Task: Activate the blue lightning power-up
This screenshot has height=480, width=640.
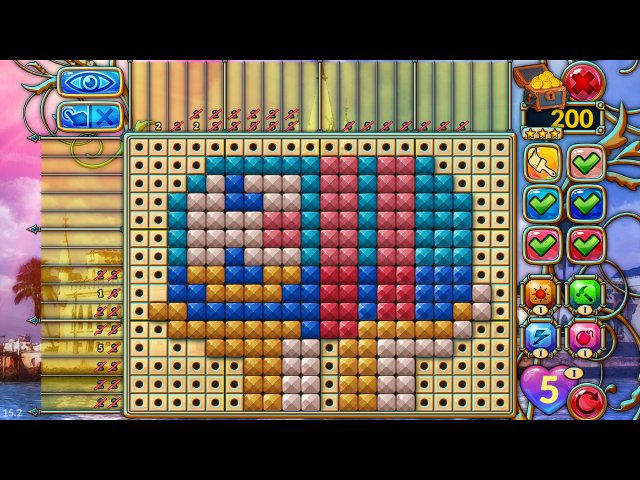Action: pos(541,337)
